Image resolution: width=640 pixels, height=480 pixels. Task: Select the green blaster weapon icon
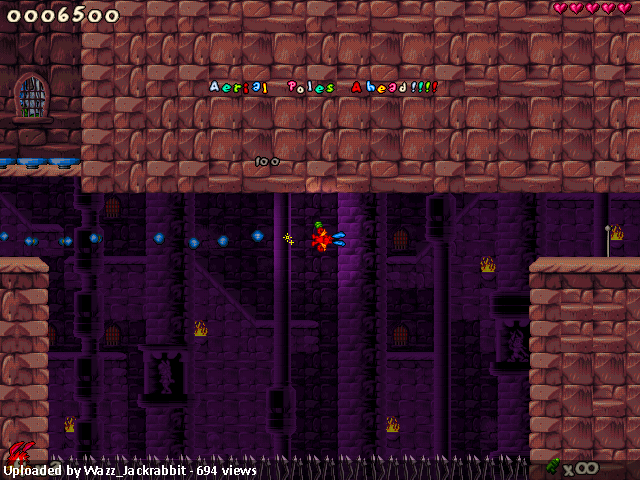tap(552, 465)
